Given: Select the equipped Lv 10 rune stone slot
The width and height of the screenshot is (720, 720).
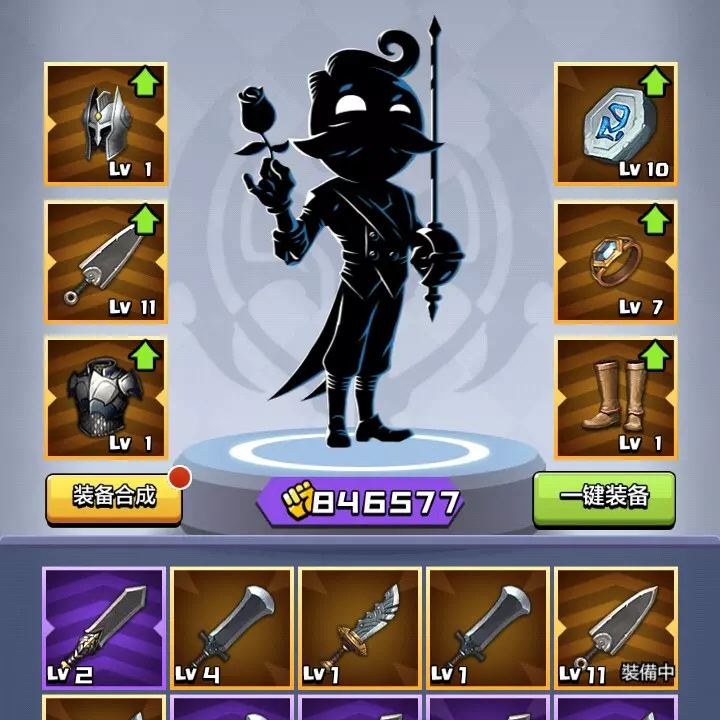Looking at the screenshot, I should tap(615, 124).
